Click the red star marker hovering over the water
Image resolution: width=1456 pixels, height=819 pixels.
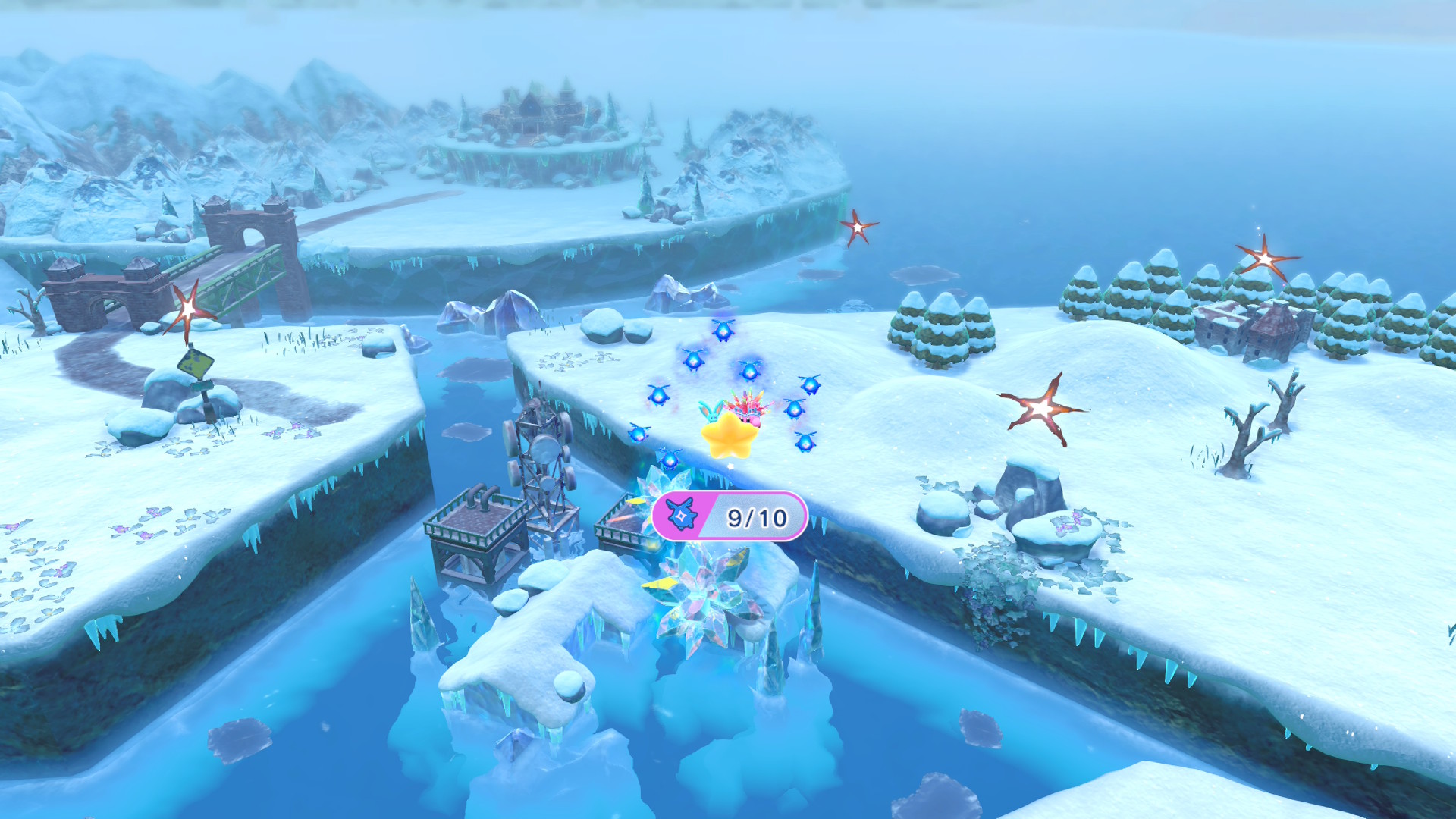click(858, 227)
